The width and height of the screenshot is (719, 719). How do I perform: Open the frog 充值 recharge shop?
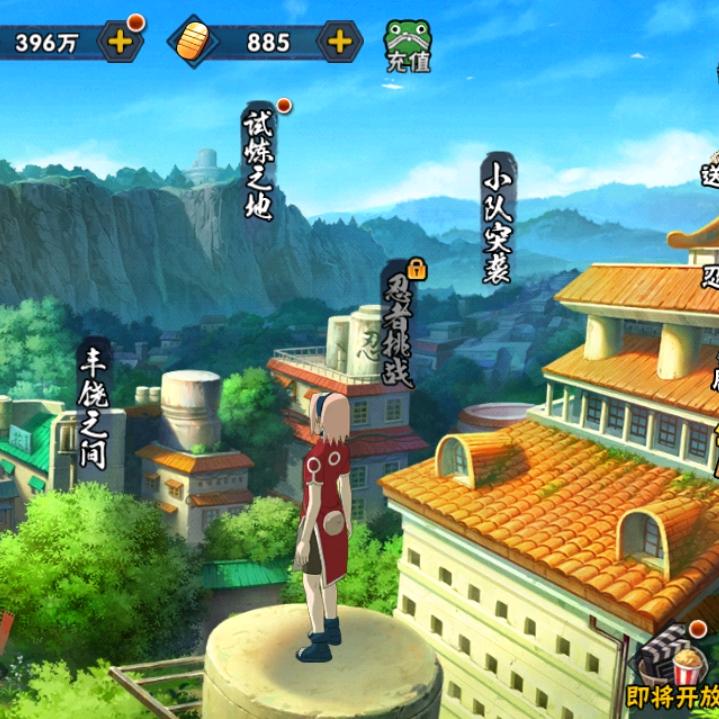[x=407, y=45]
